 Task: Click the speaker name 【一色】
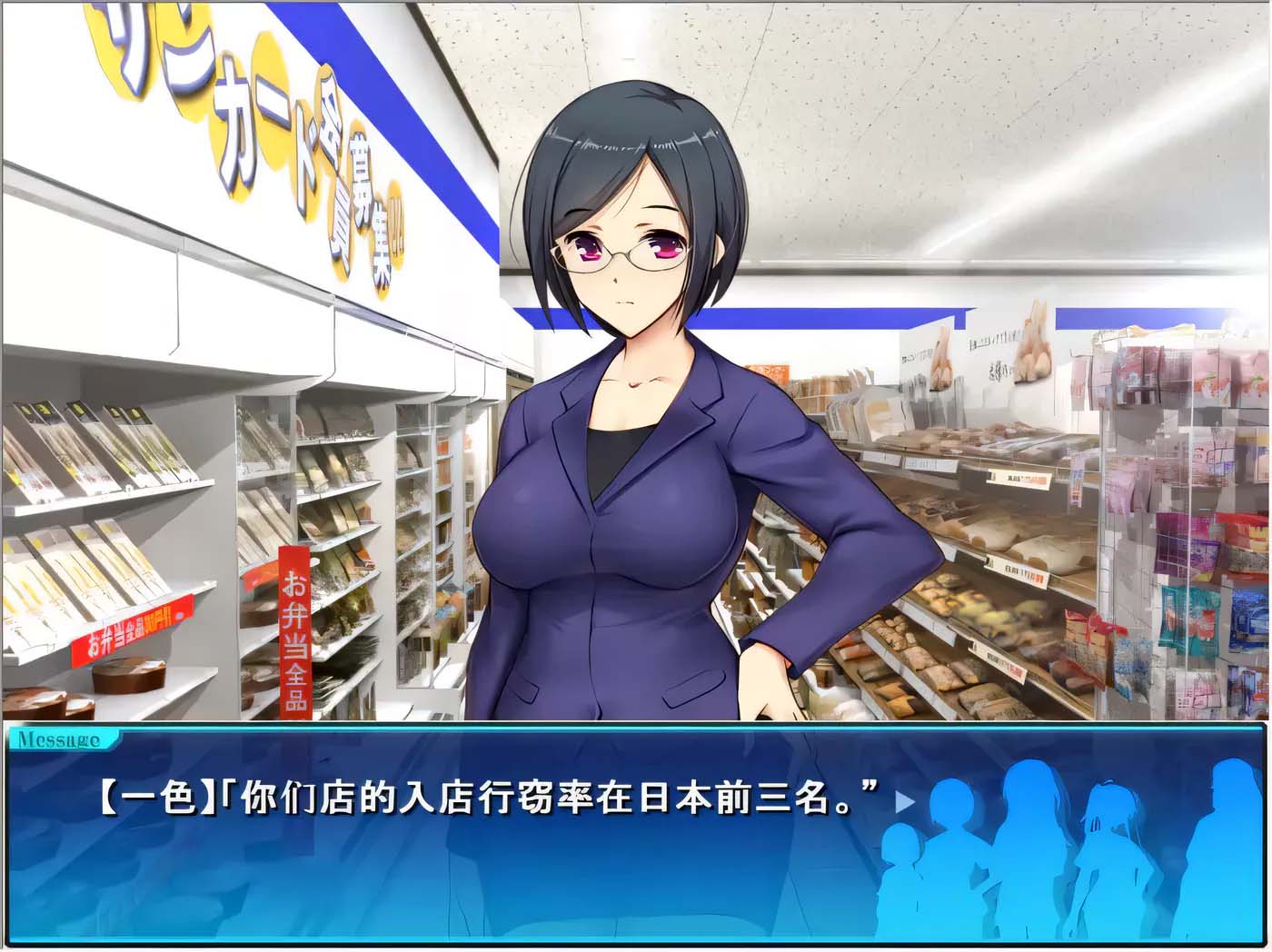pyautogui.click(x=145, y=799)
